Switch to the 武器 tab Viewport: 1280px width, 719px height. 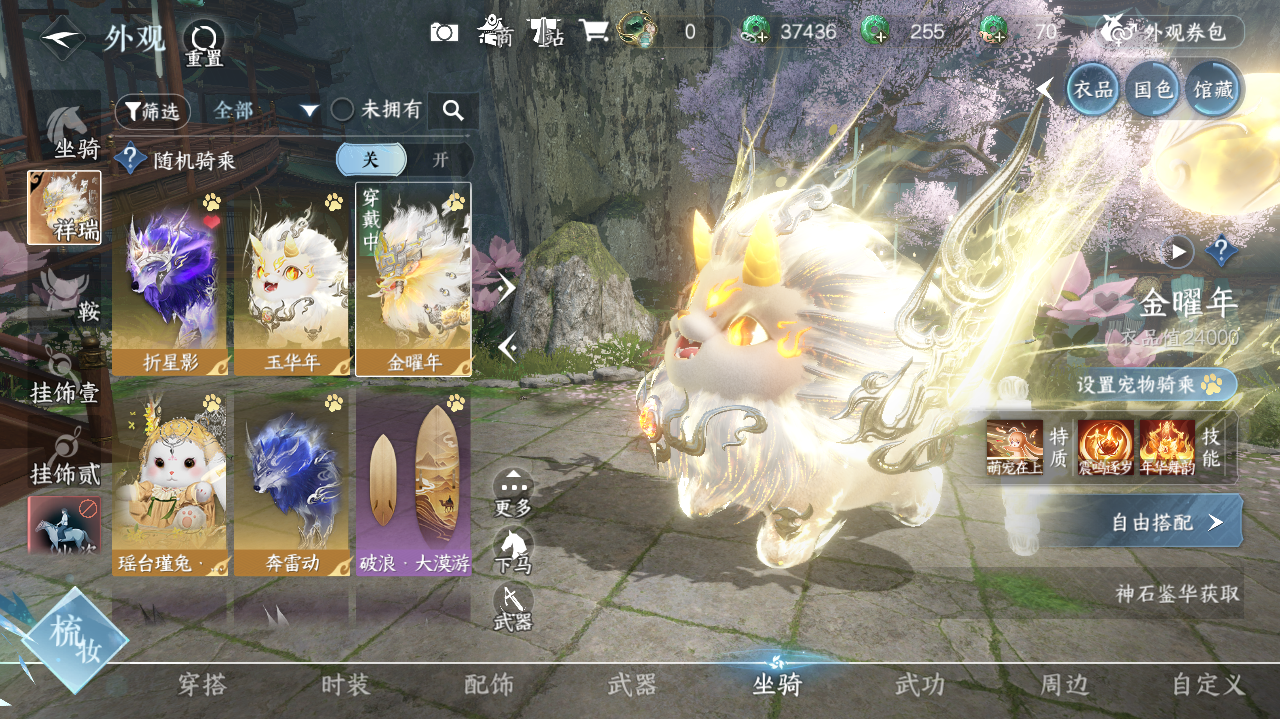(632, 685)
